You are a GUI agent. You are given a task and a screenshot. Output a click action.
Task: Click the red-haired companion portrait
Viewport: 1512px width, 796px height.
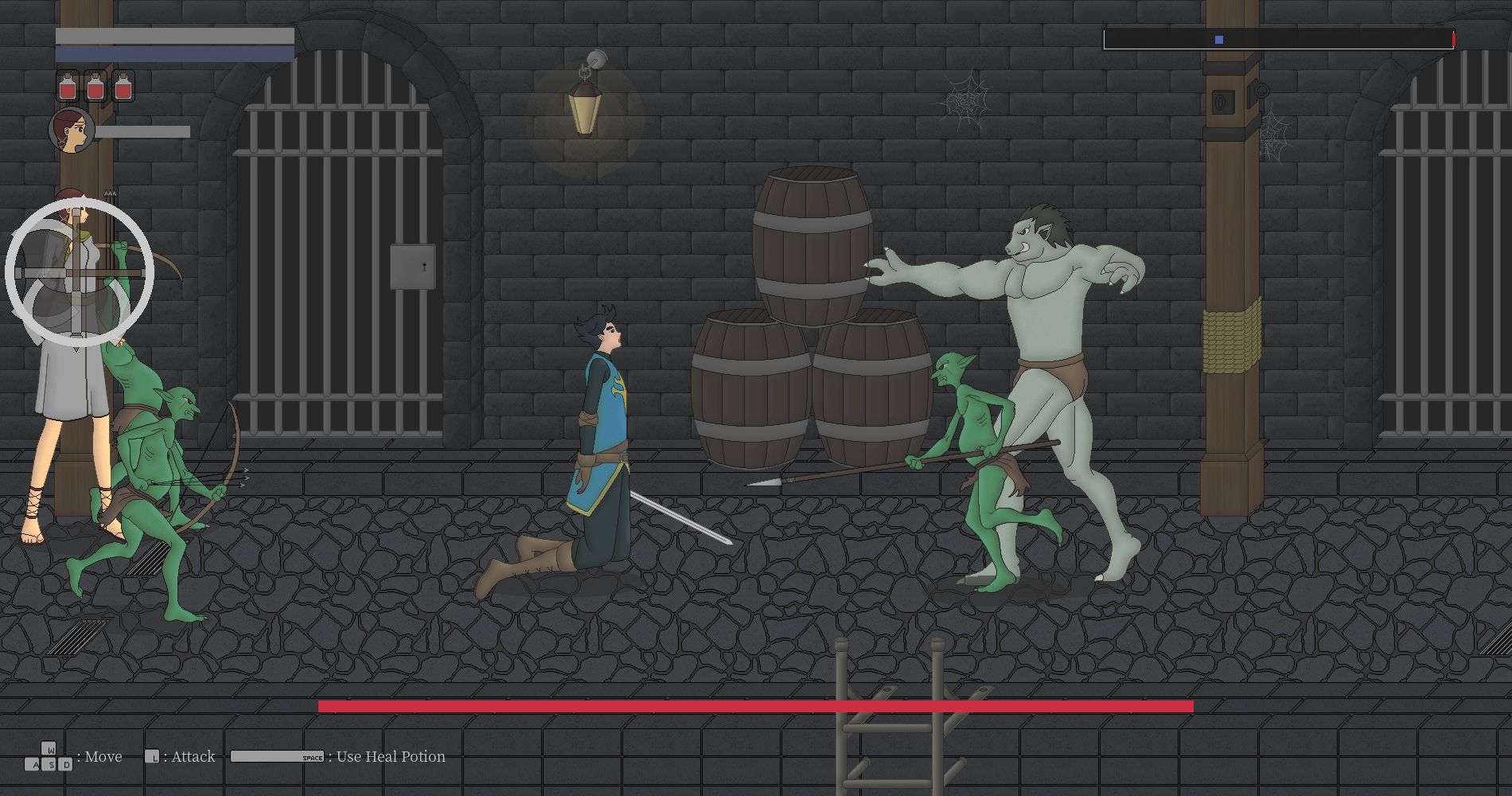[x=72, y=131]
